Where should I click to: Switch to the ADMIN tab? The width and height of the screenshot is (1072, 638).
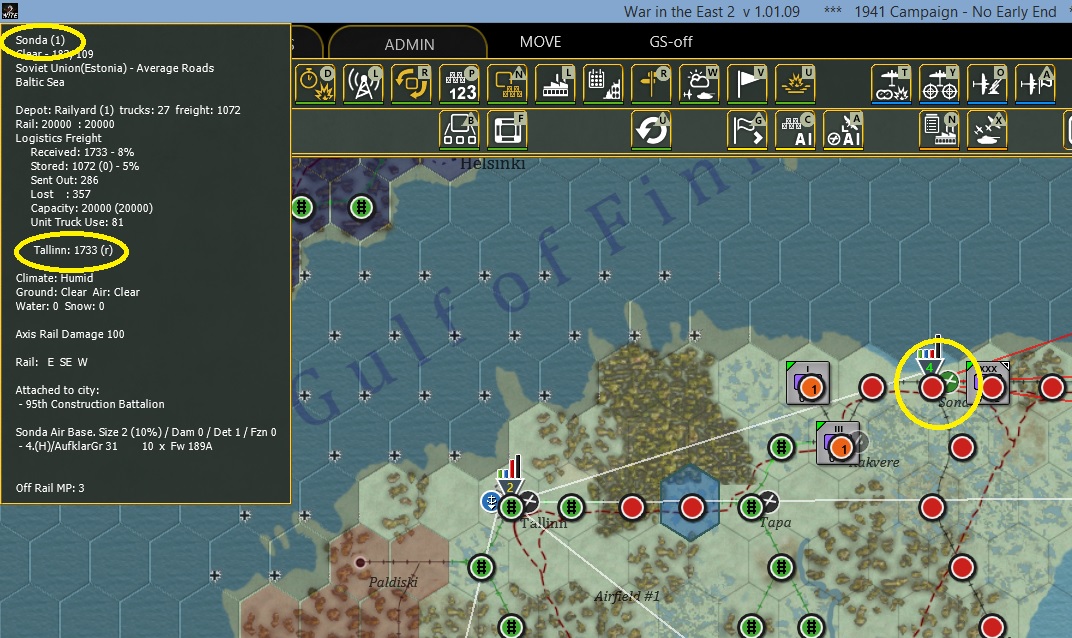[409, 44]
